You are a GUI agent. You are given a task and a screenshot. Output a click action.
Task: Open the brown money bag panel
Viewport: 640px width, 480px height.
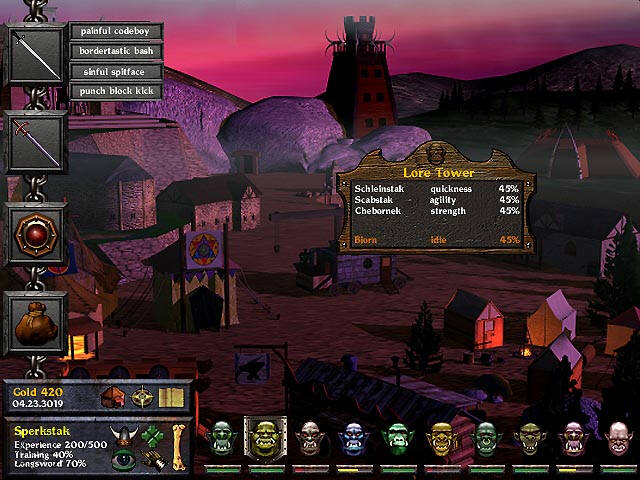click(37, 324)
